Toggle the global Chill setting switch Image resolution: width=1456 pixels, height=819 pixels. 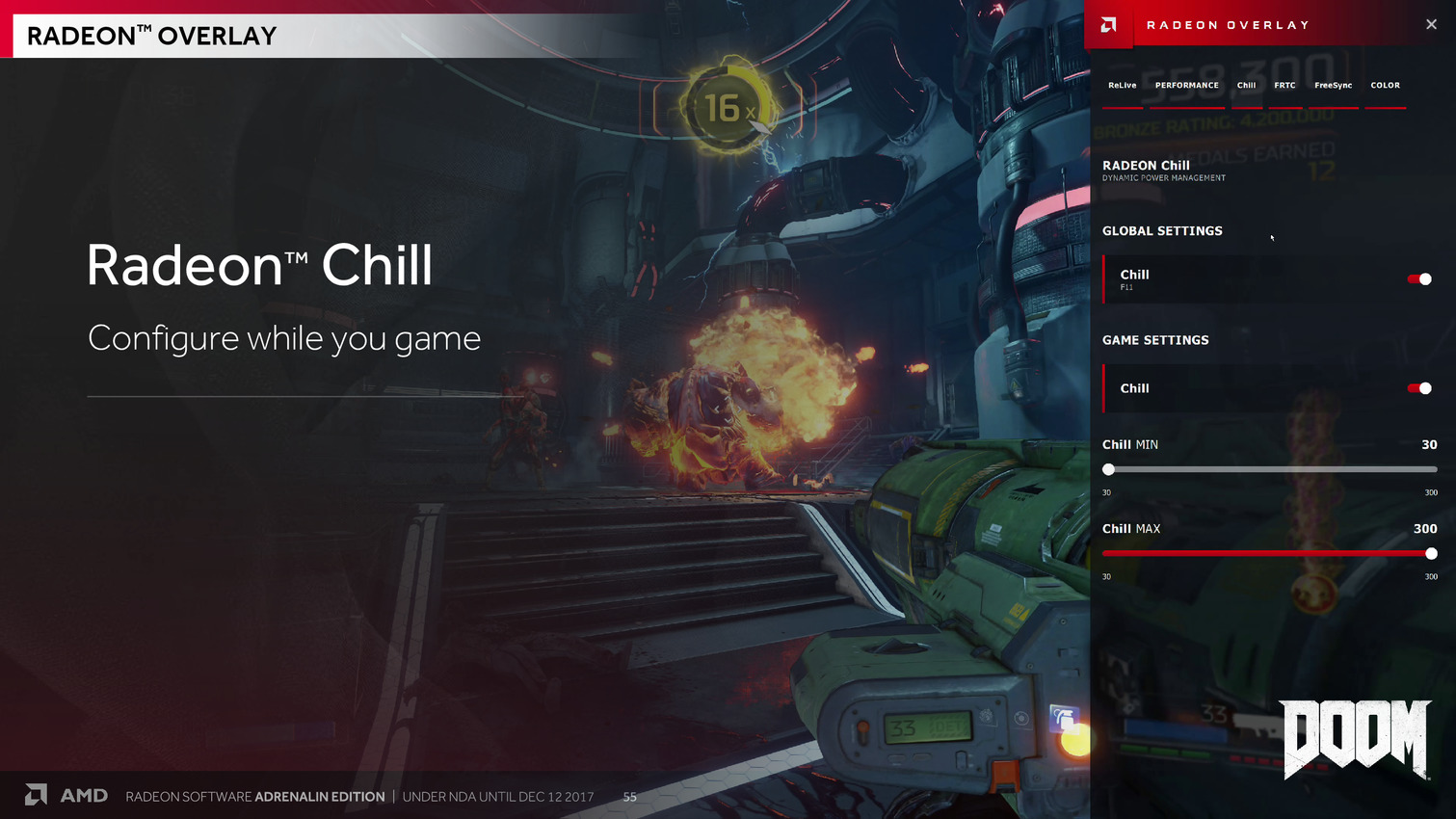[x=1419, y=279]
